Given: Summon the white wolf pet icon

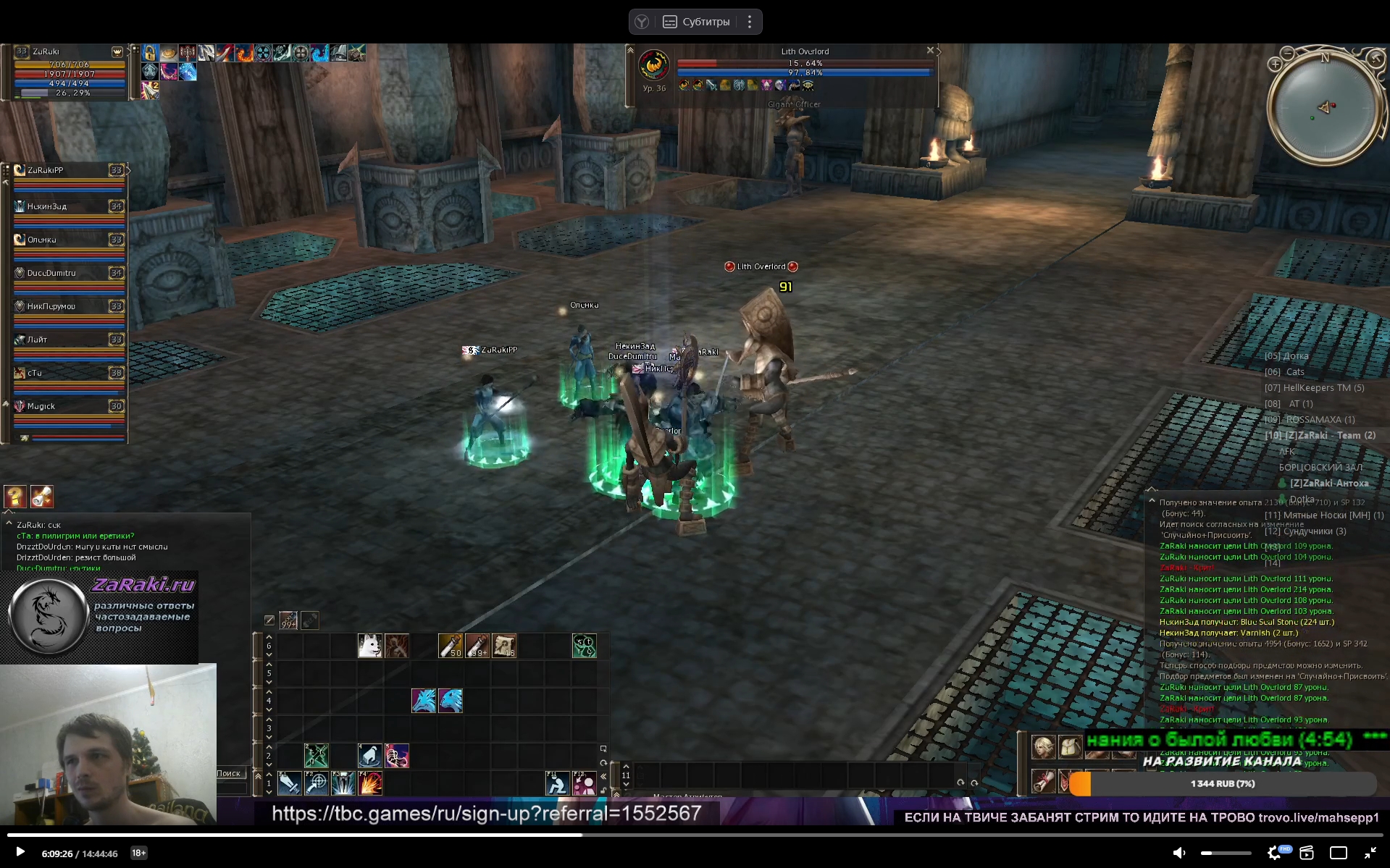Looking at the screenshot, I should coord(369,645).
